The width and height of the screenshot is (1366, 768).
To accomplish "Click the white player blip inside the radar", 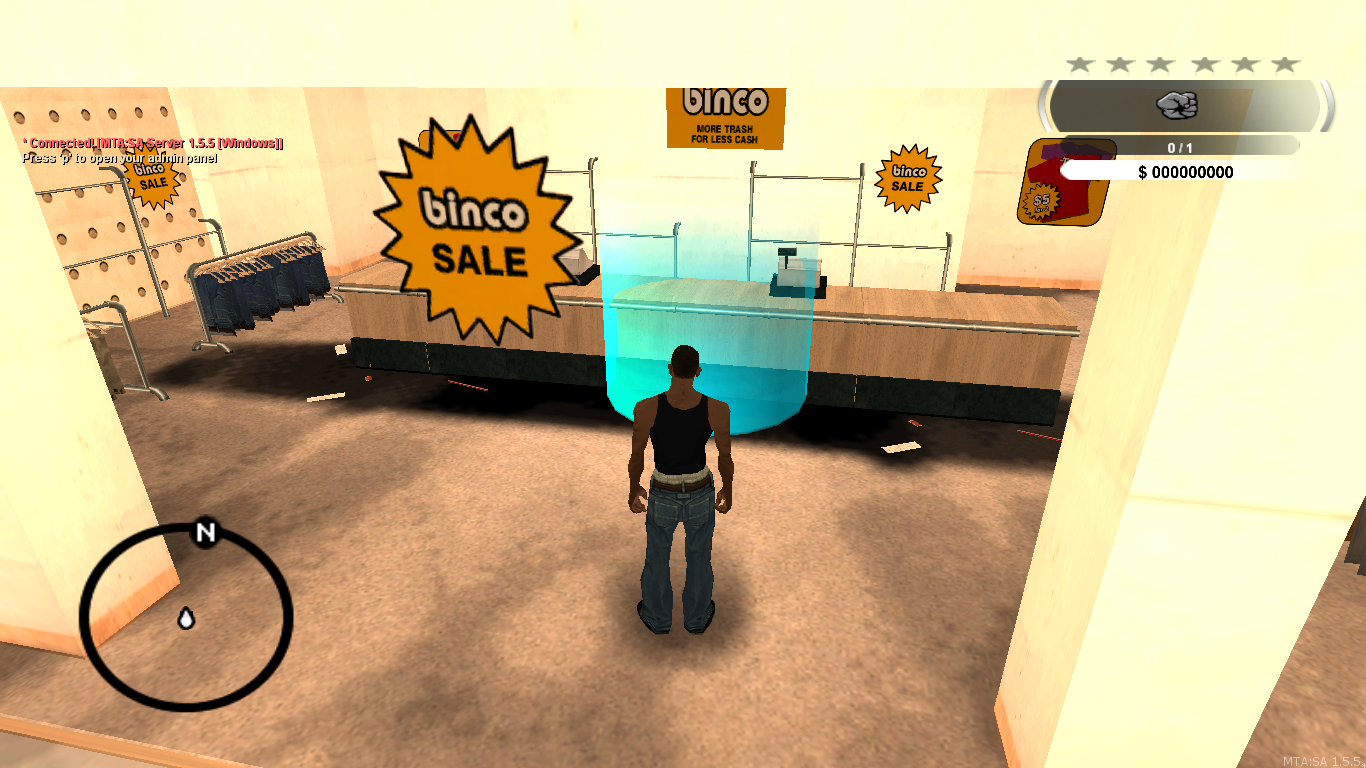I will coord(185,618).
